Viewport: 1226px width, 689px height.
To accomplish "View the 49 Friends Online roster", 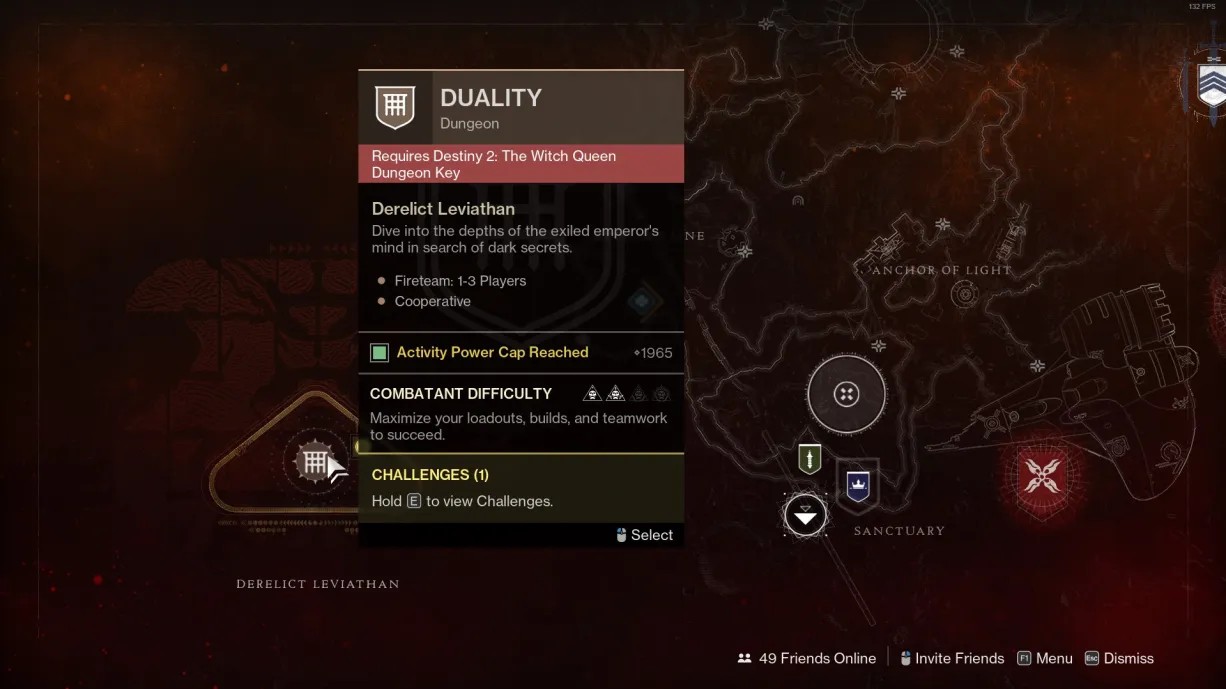I will pos(806,658).
